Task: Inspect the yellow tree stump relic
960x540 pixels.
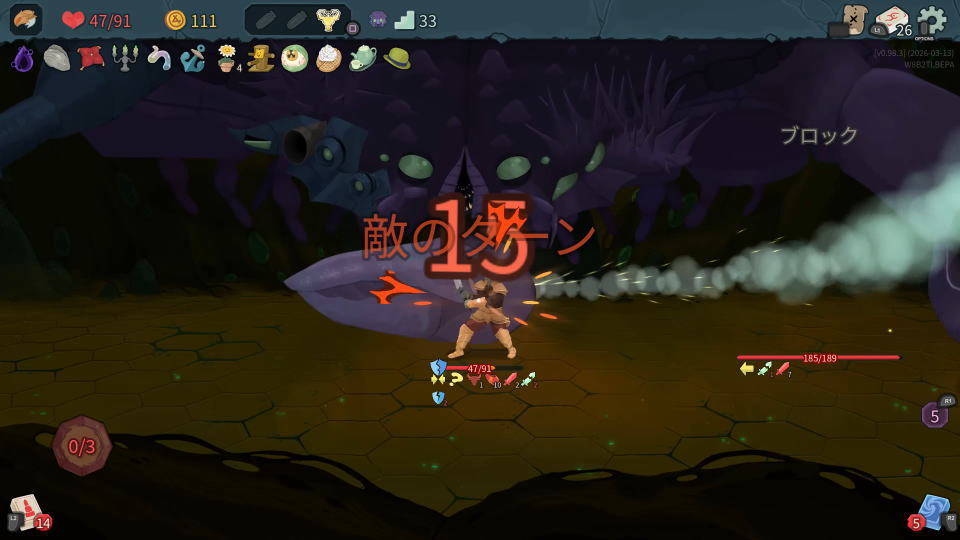Action: click(261, 59)
